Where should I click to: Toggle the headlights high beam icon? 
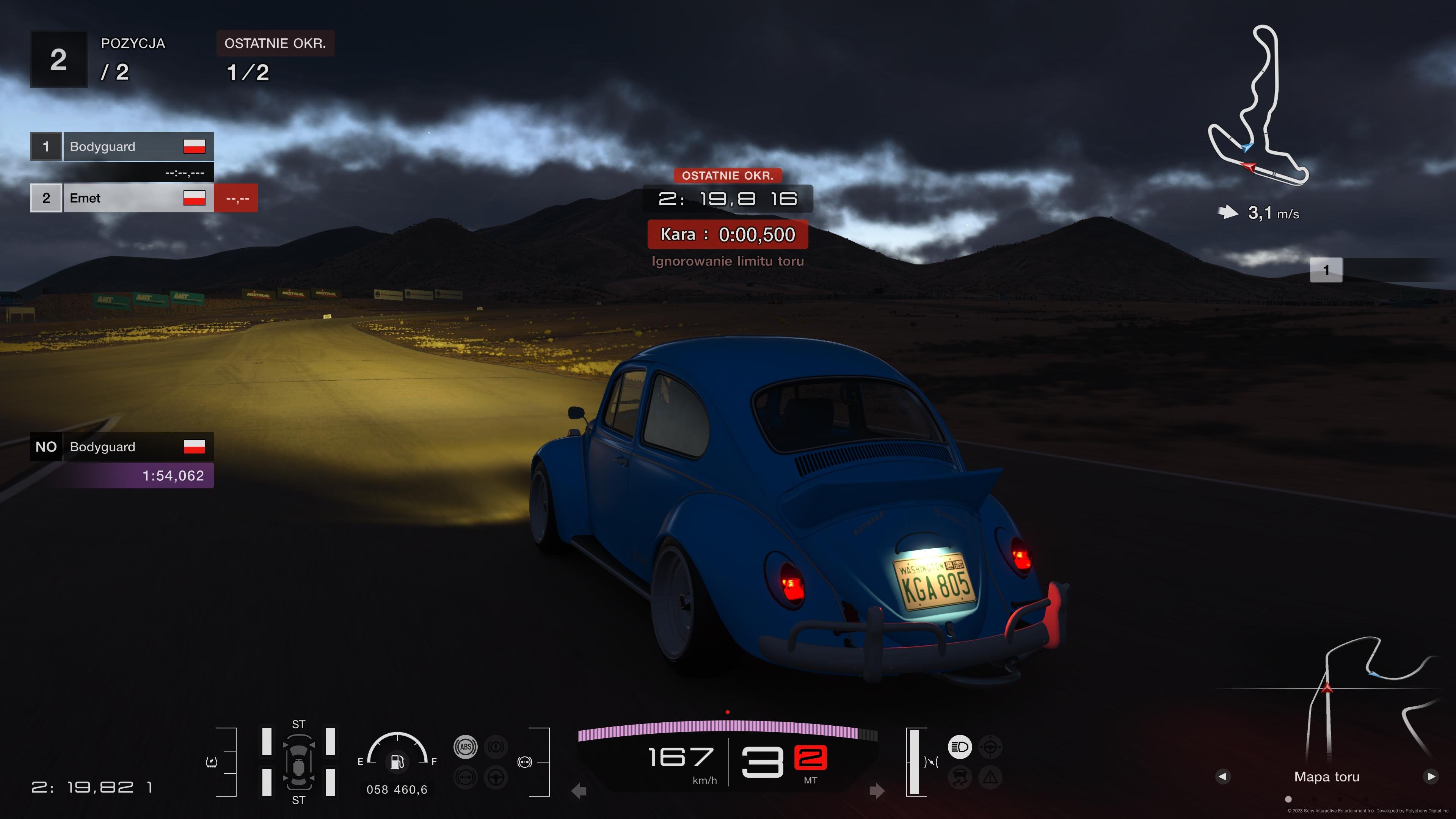tap(960, 747)
